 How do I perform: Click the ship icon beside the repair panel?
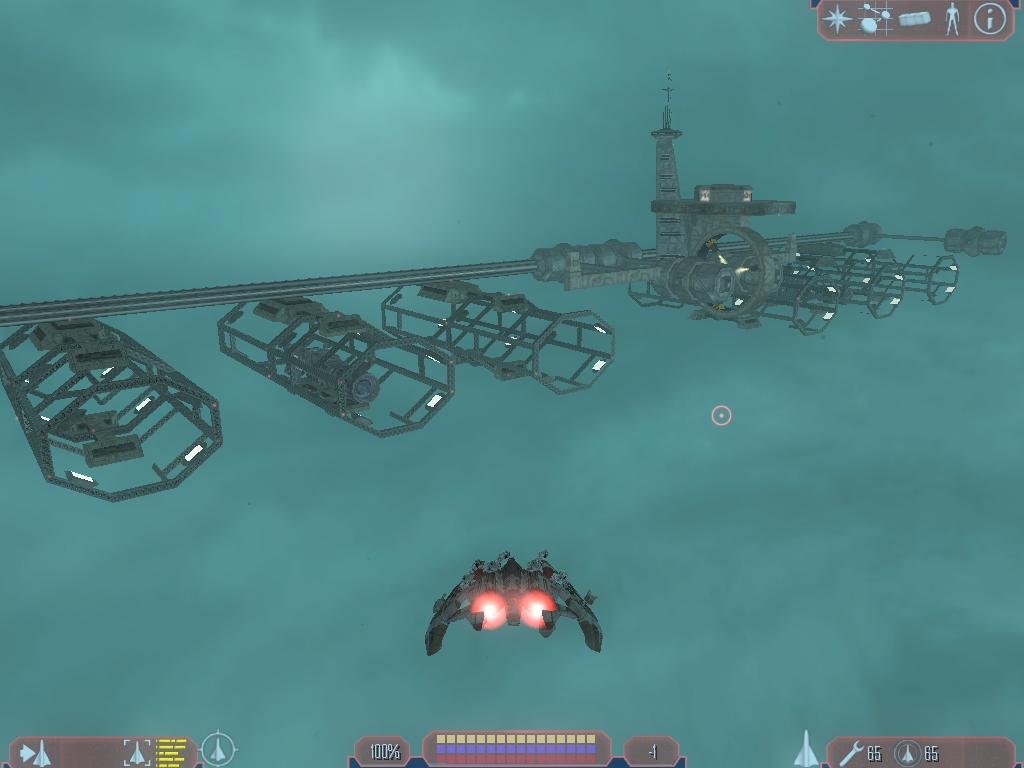click(806, 749)
